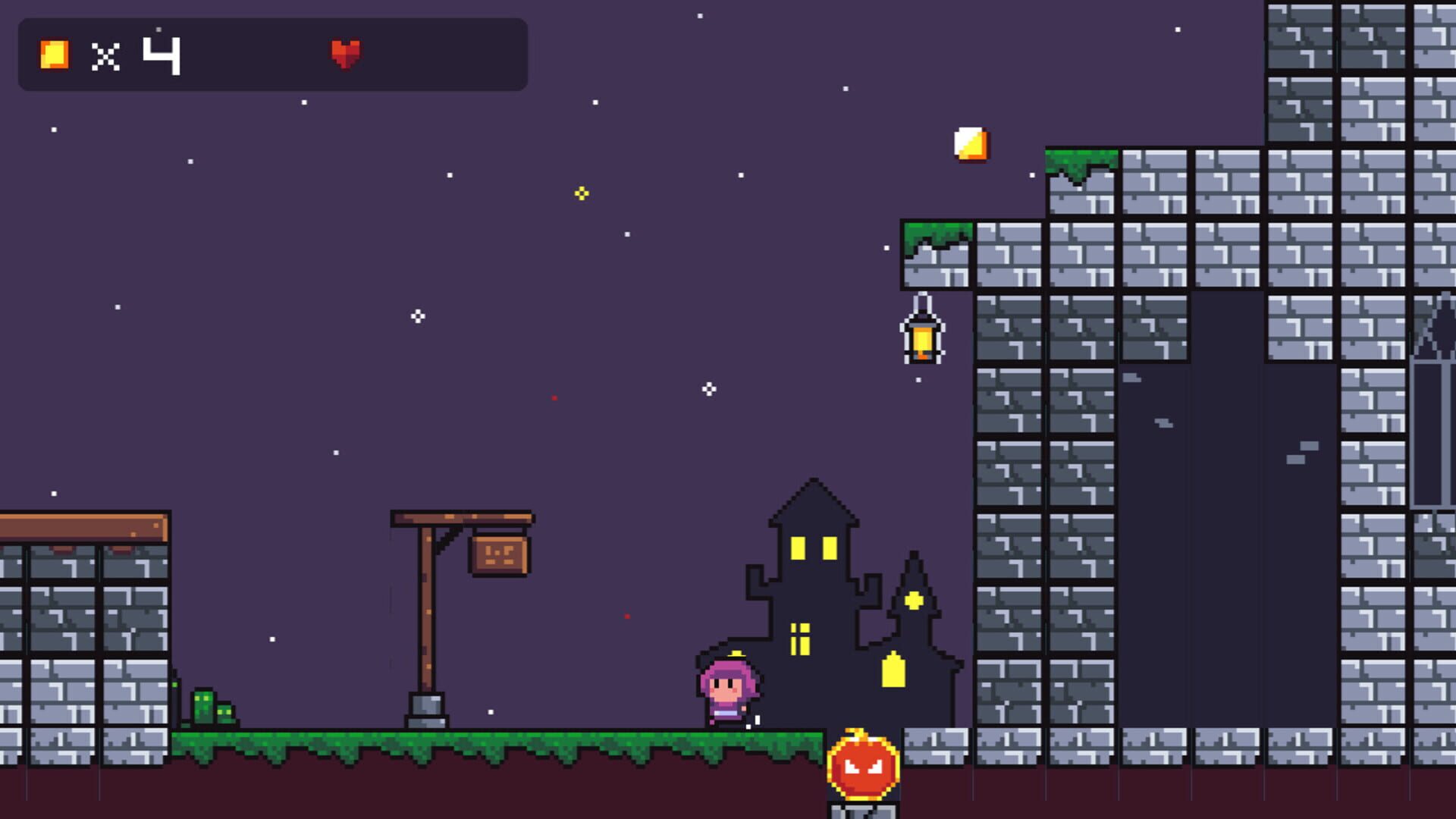The width and height of the screenshot is (1456, 819).
Task: Click the hanging lantern near the castle wall
Action: [x=923, y=334]
